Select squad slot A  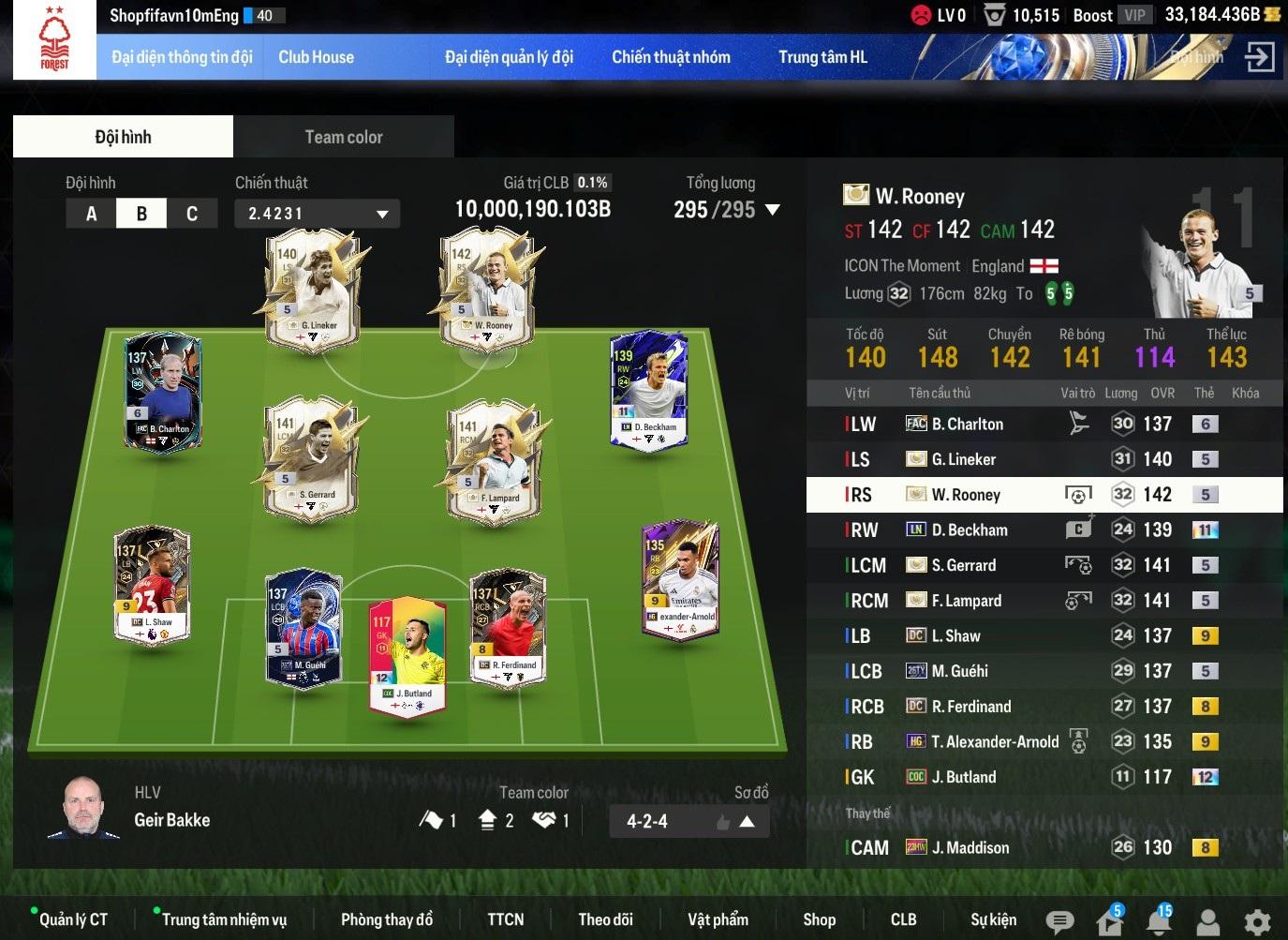(x=91, y=214)
